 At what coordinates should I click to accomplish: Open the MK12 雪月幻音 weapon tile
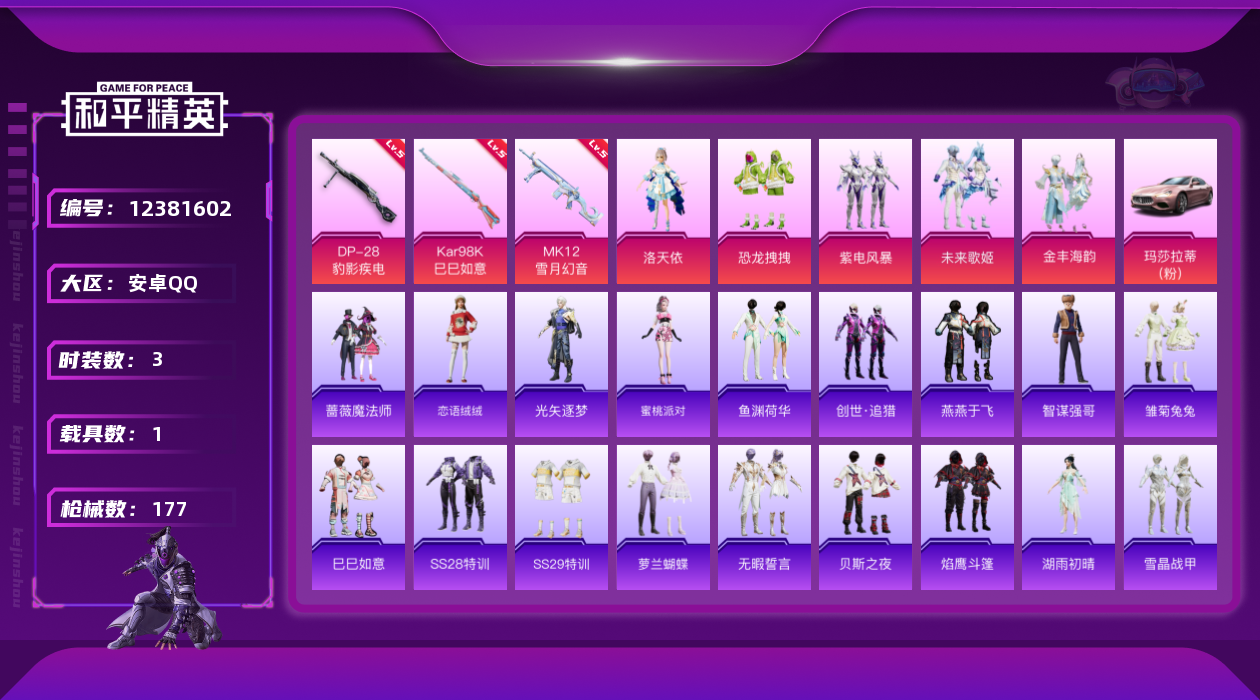tap(561, 211)
